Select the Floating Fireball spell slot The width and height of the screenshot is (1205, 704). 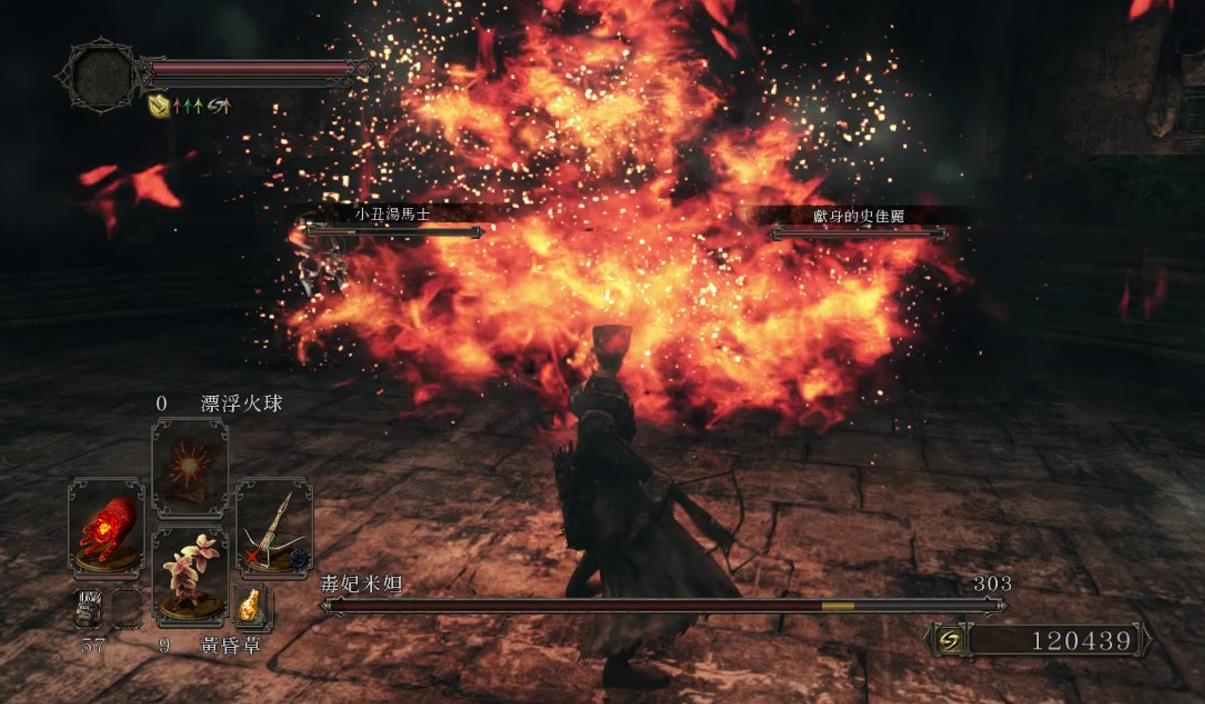(x=190, y=469)
